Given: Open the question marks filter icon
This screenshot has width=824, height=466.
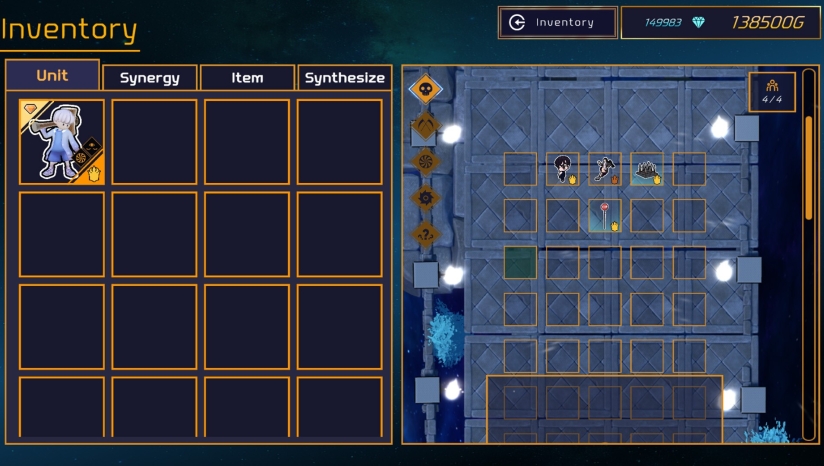Looking at the screenshot, I should point(426,234).
